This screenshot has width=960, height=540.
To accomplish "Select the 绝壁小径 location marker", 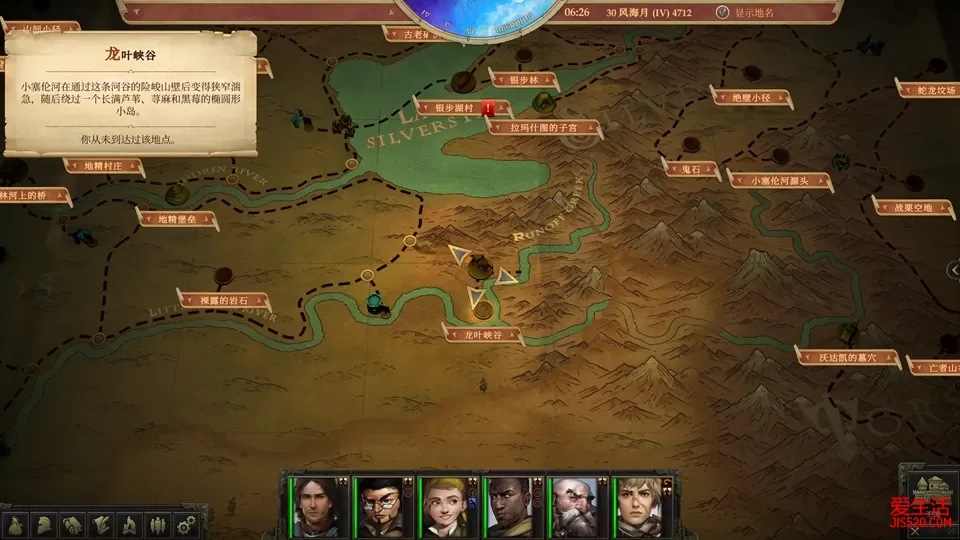I will 750,97.
